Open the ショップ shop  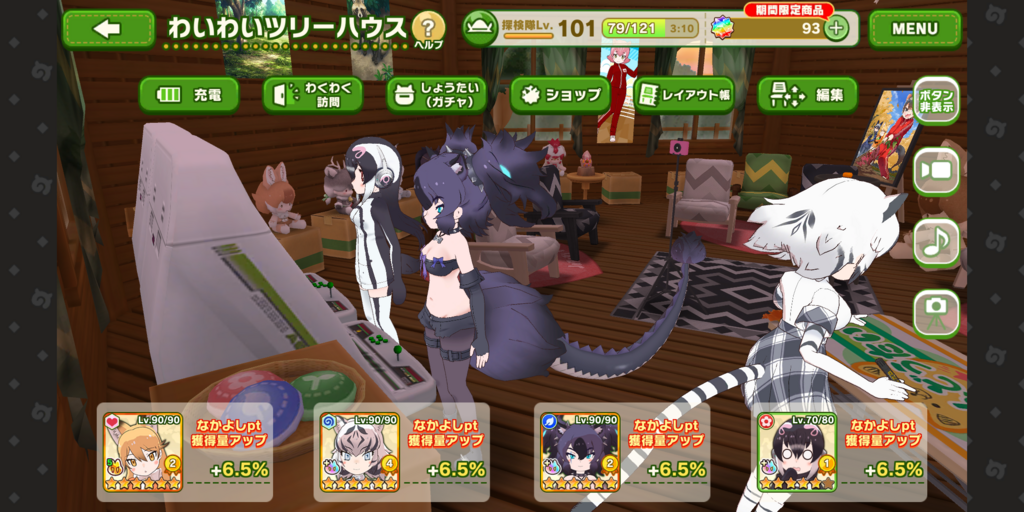560,95
